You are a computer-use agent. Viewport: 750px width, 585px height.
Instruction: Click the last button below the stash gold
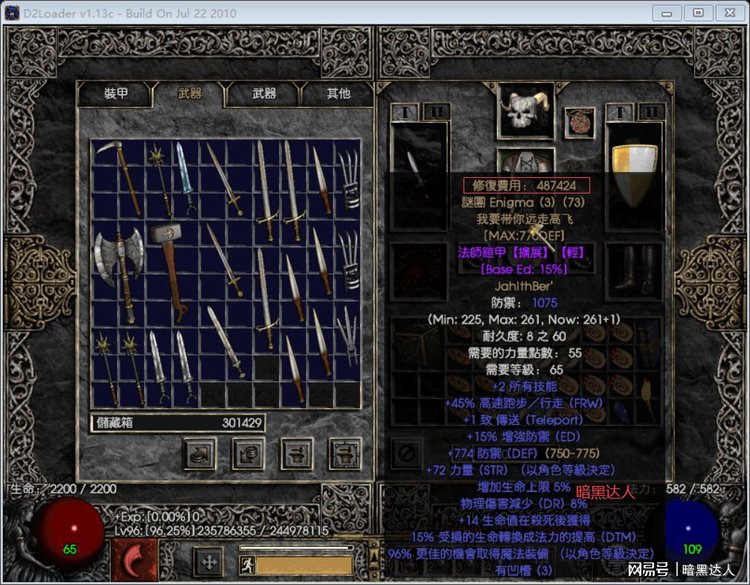point(345,452)
